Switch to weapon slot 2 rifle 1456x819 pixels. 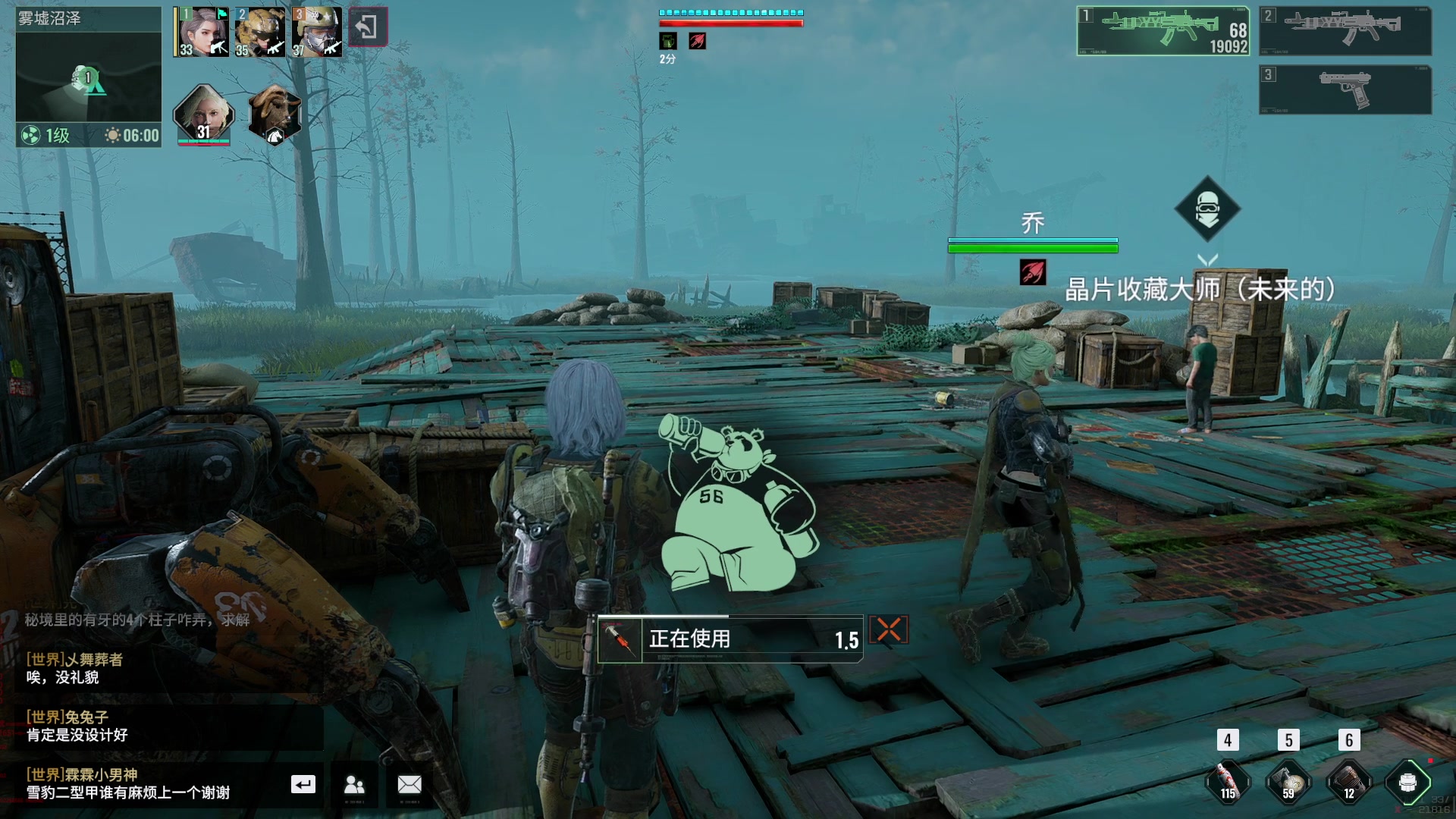[1345, 31]
